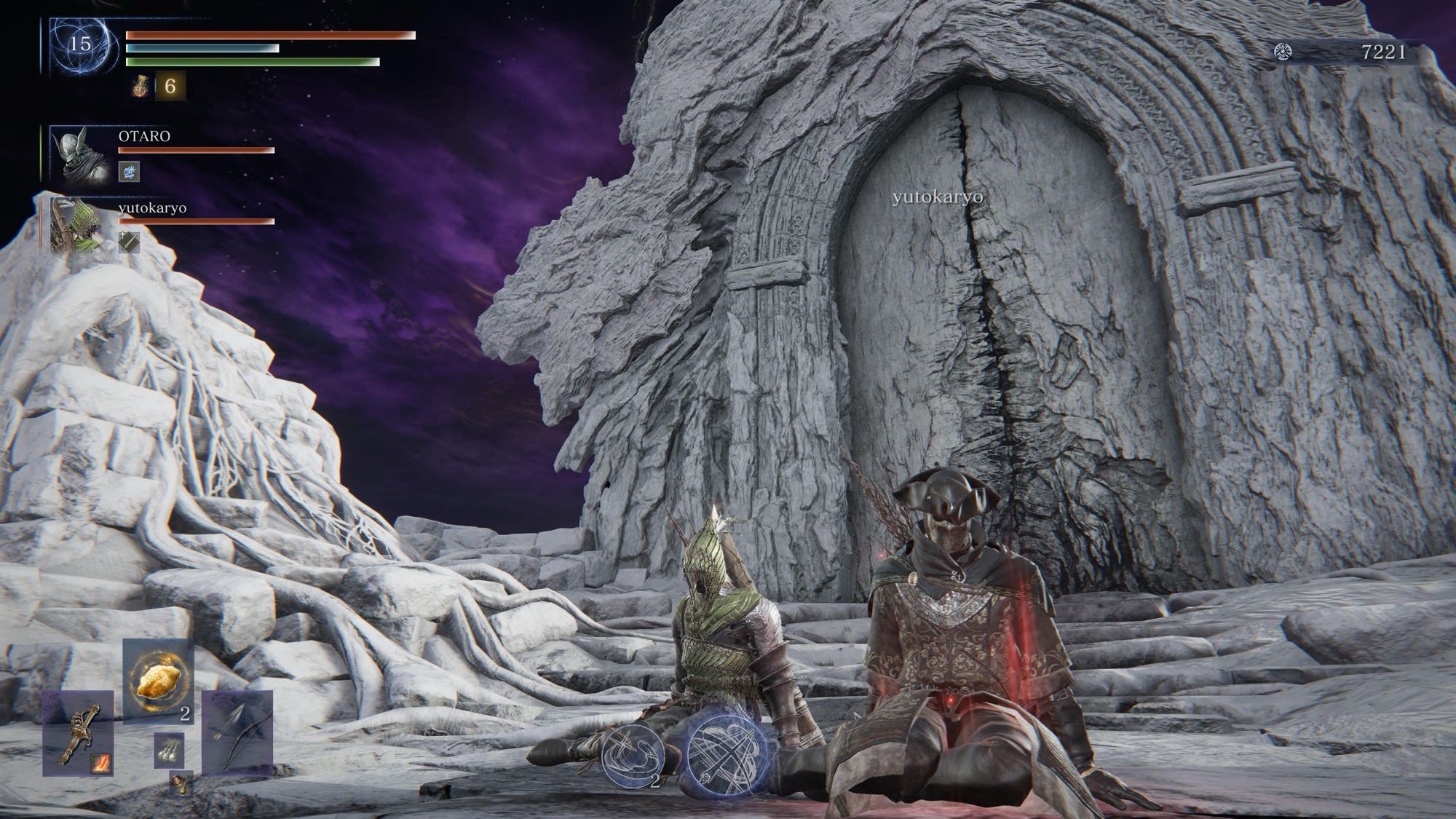The height and width of the screenshot is (819, 1456).
Task: Select the bow and arrow weapon slot
Action: tap(237, 732)
